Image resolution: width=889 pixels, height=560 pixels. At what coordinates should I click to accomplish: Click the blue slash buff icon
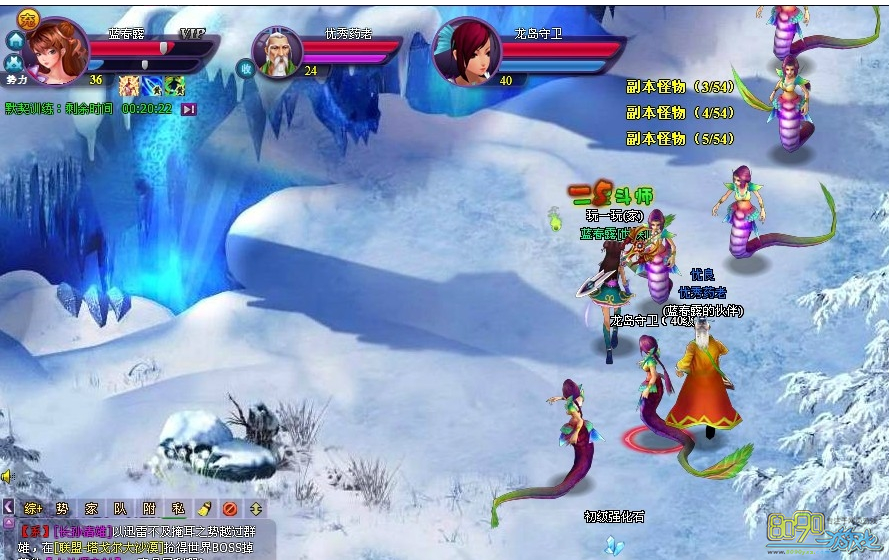pyautogui.click(x=152, y=85)
